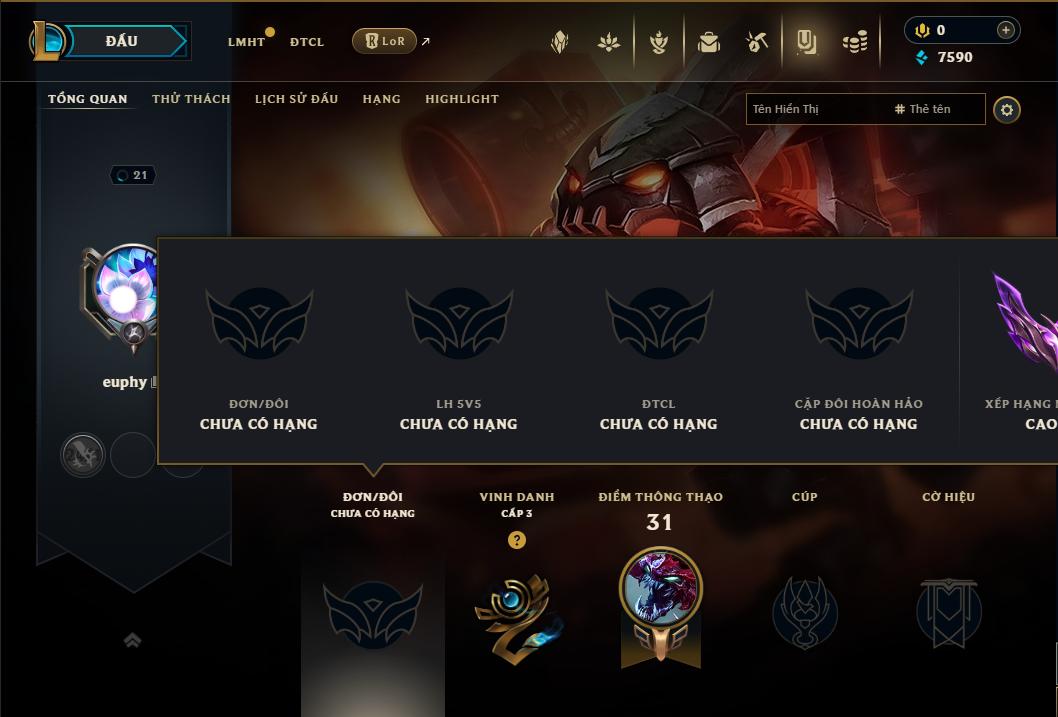Open the LMHT home section
Image resolution: width=1058 pixels, height=717 pixels.
[x=246, y=42]
